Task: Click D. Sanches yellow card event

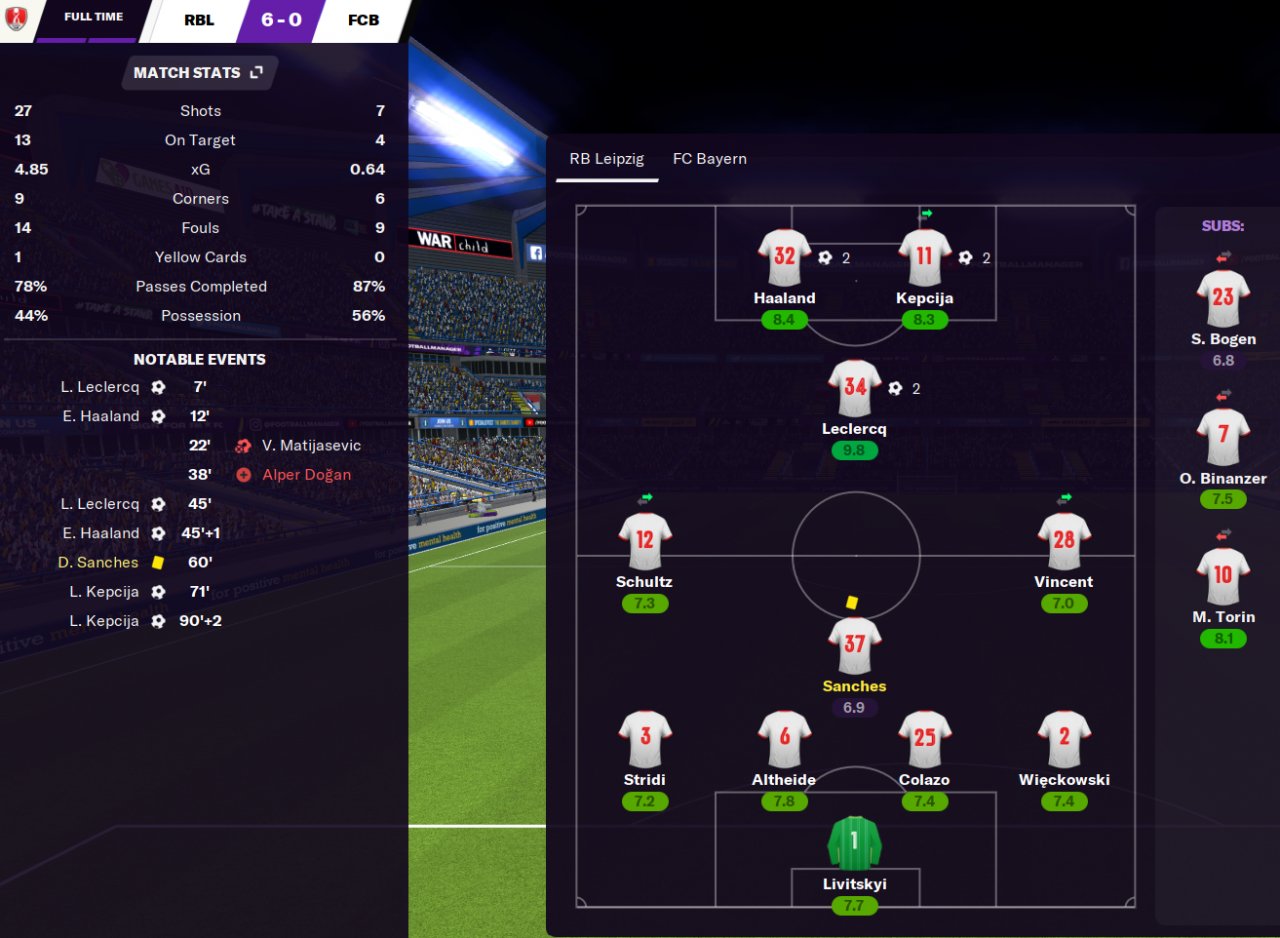Action: [98, 562]
